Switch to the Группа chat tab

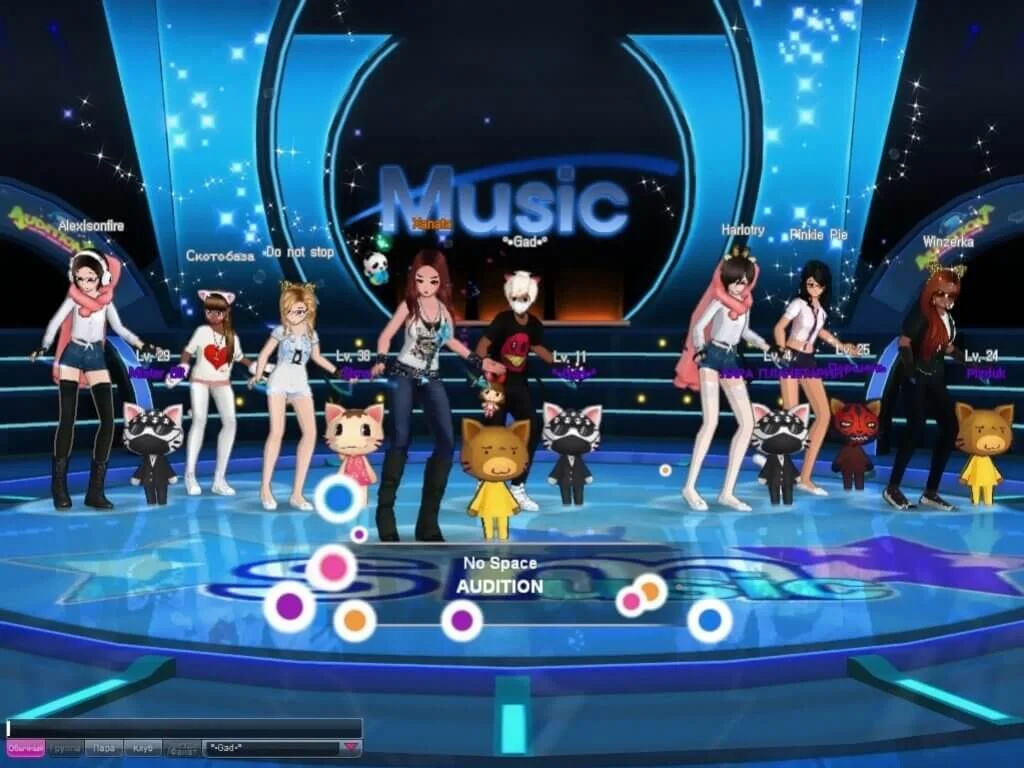tap(65, 748)
